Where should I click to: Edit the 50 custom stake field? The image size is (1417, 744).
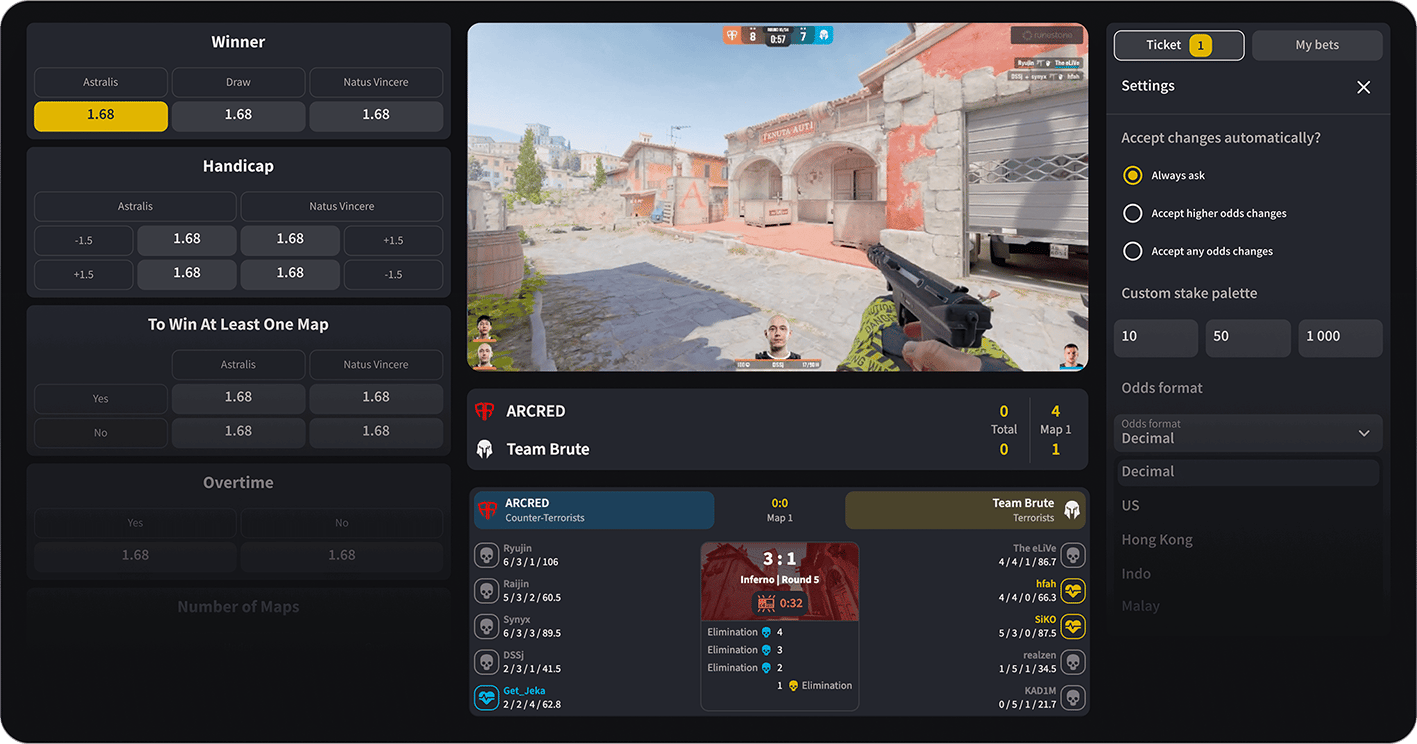coord(1247,337)
